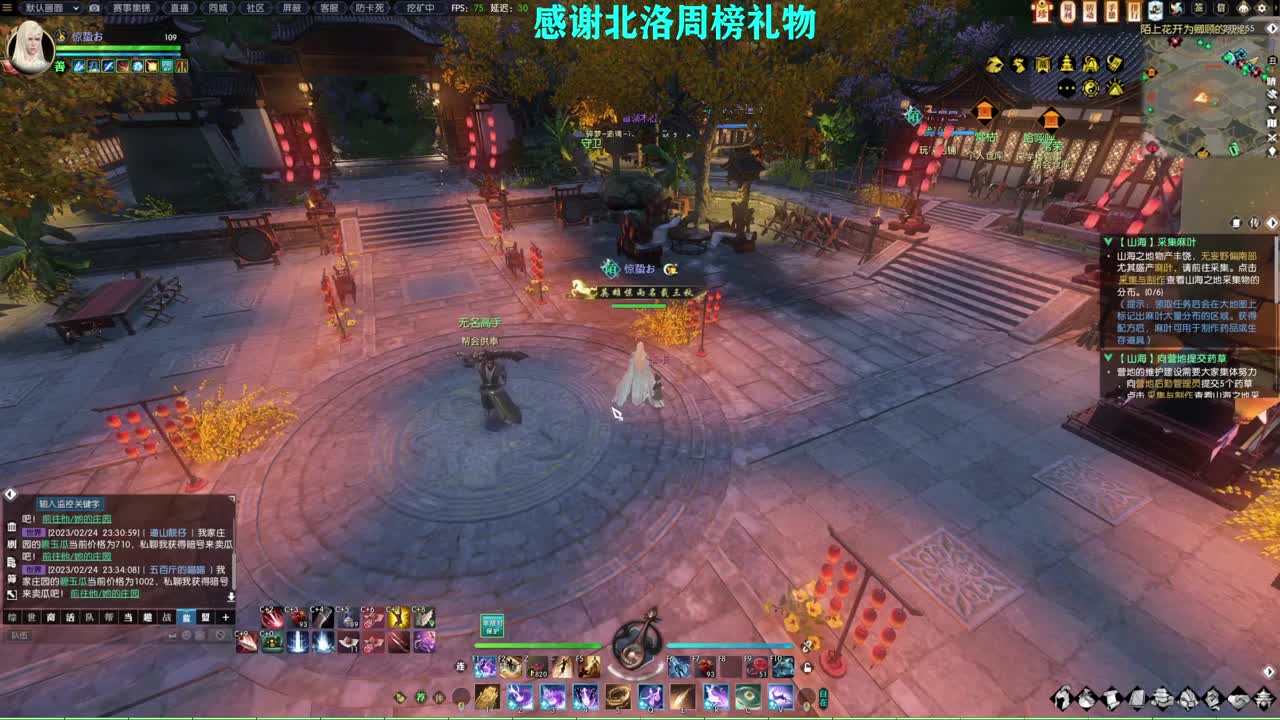1280x720 pixels.
Task: Switch to the 商 chat tab
Action: tap(51, 617)
